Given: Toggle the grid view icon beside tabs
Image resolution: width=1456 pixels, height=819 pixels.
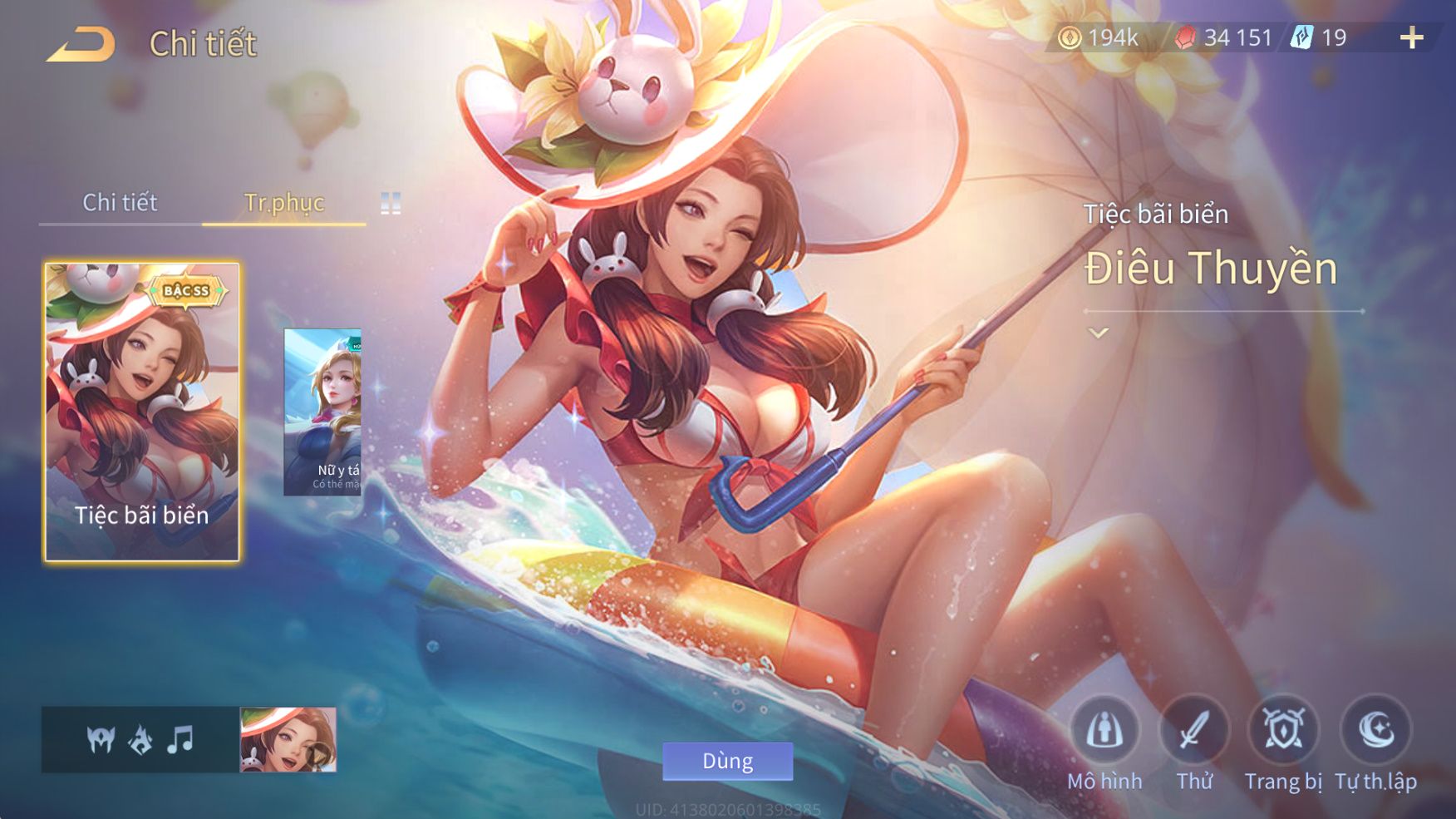Looking at the screenshot, I should [391, 203].
